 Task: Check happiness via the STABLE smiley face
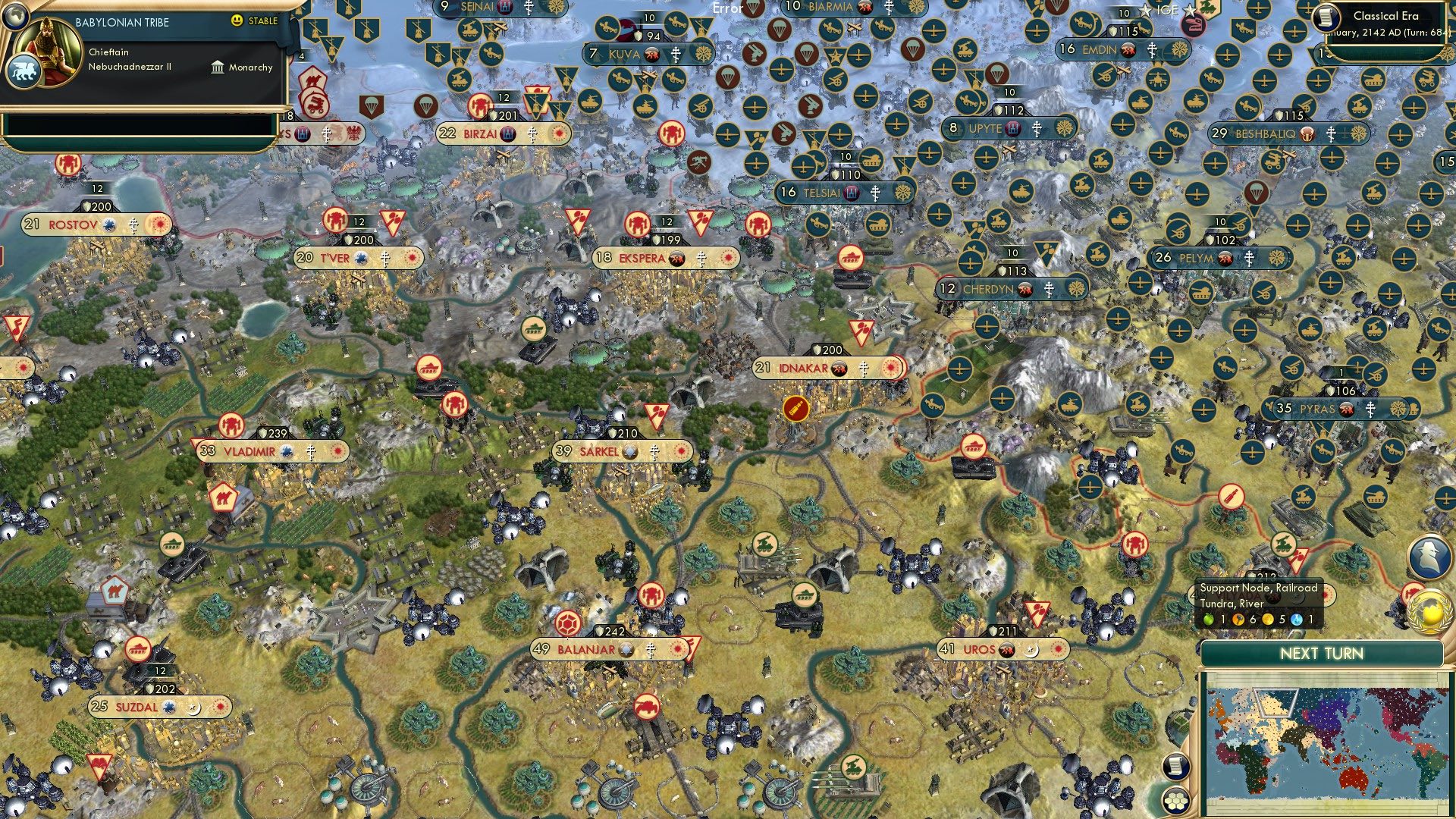point(237,21)
